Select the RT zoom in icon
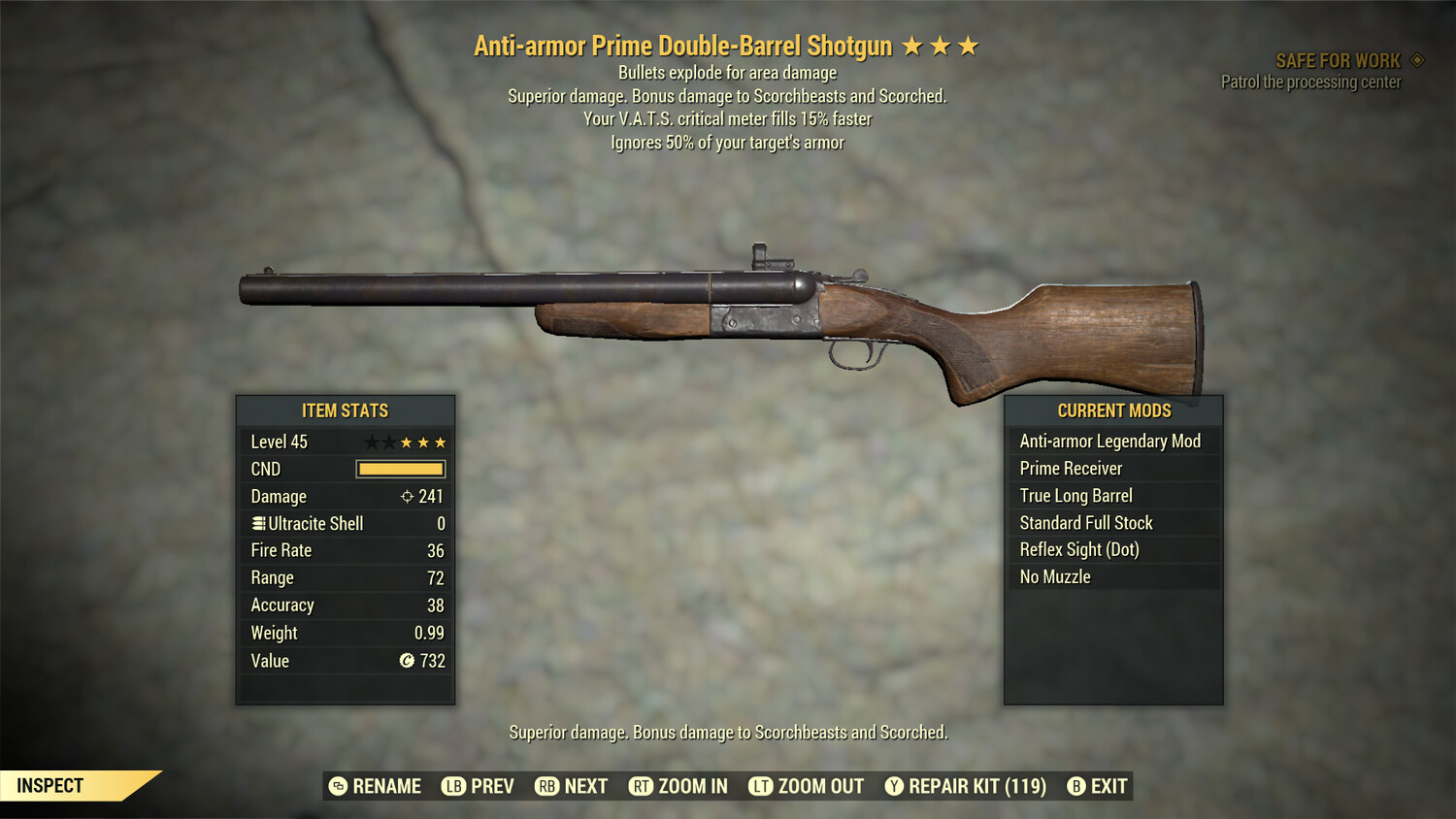Image resolution: width=1456 pixels, height=819 pixels. [642, 786]
